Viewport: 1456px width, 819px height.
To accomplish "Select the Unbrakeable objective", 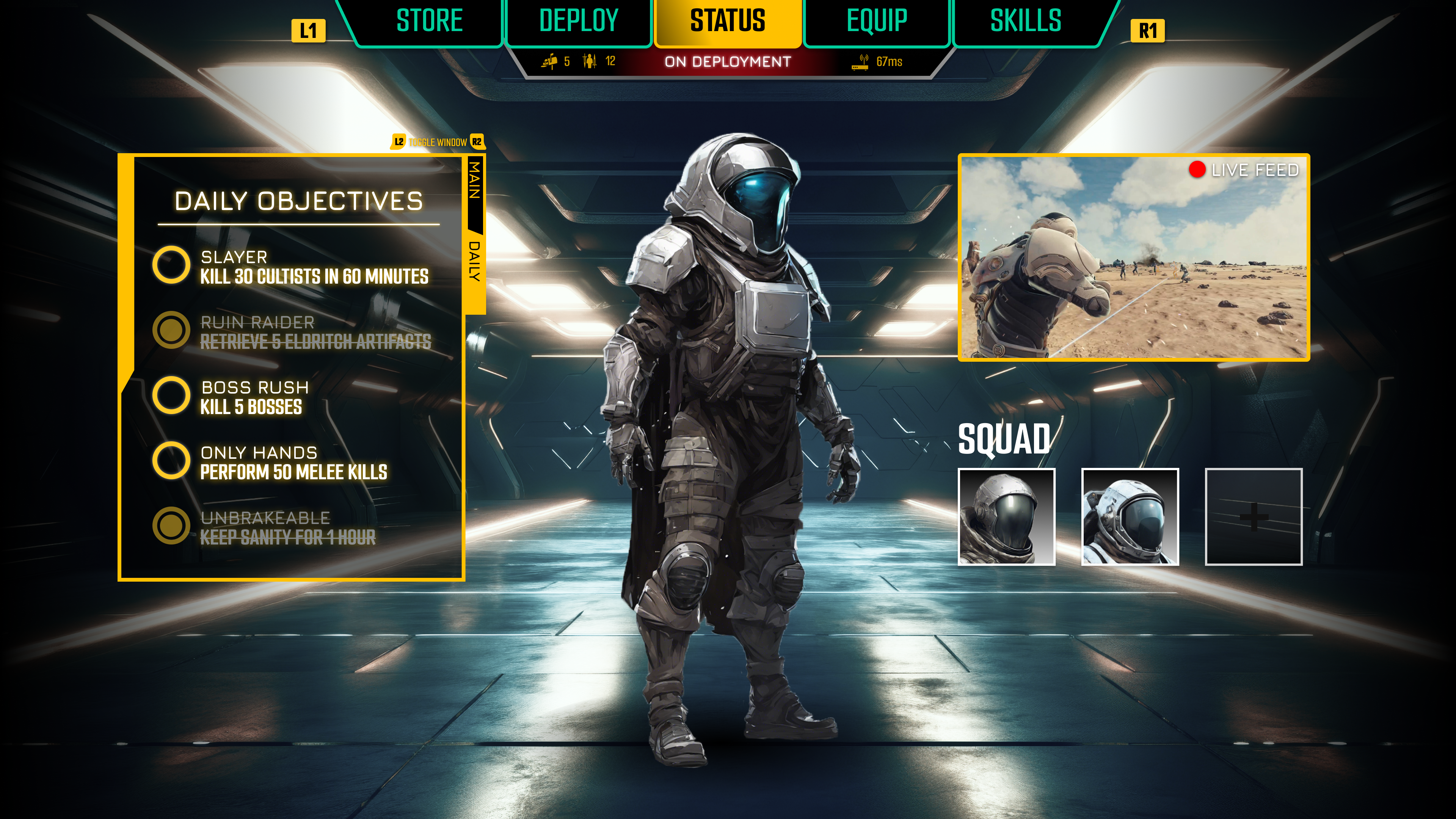I will pyautogui.click(x=171, y=526).
